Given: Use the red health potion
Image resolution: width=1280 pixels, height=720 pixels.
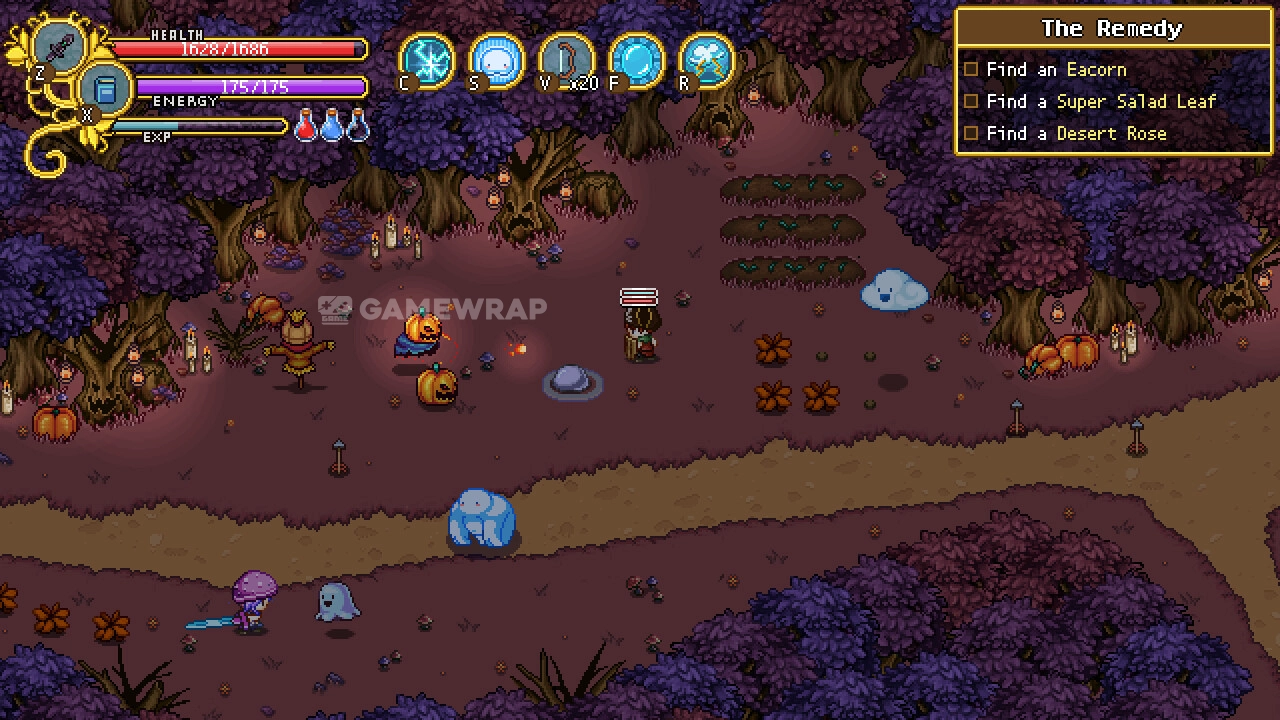Looking at the screenshot, I should coord(307,126).
